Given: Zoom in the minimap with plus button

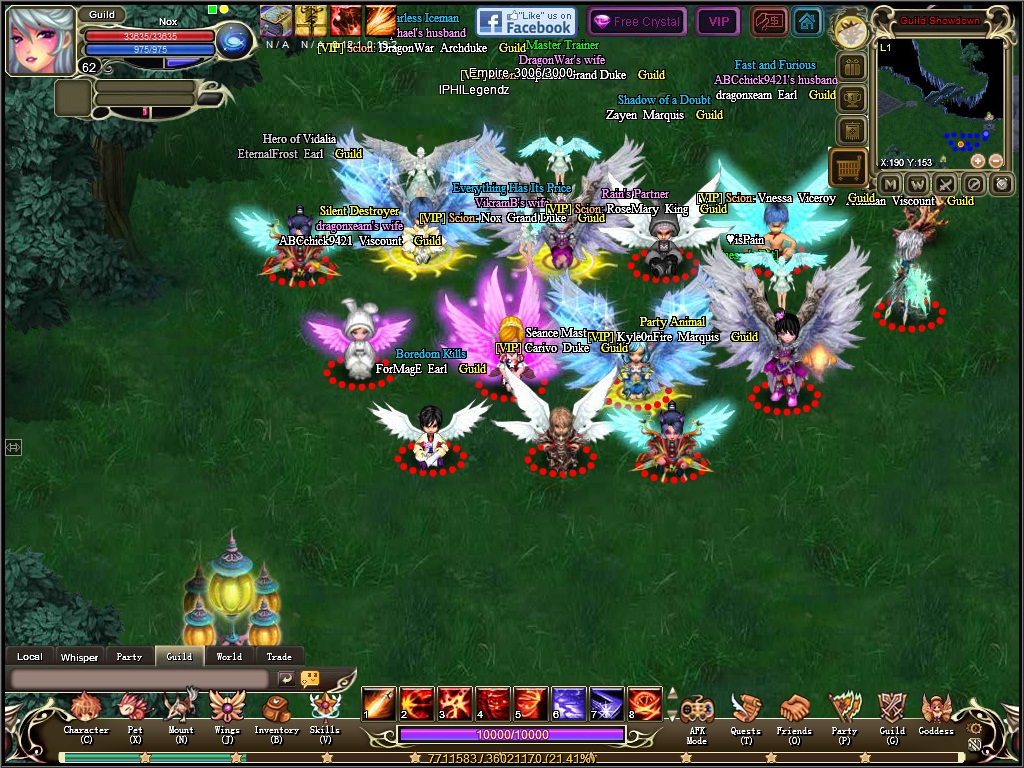Looking at the screenshot, I should pyautogui.click(x=978, y=161).
